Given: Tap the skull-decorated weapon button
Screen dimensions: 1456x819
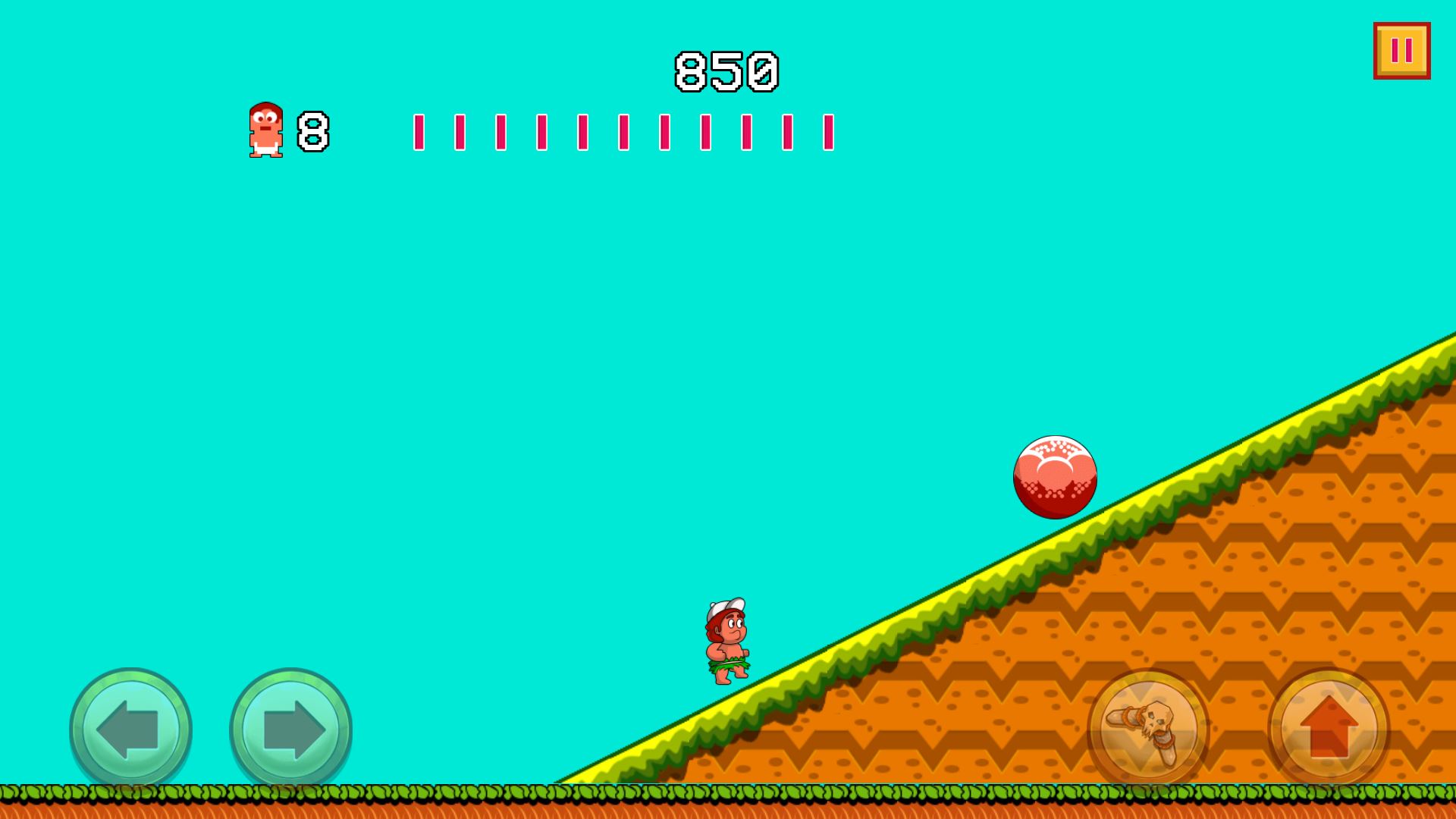Looking at the screenshot, I should coord(1150,729).
